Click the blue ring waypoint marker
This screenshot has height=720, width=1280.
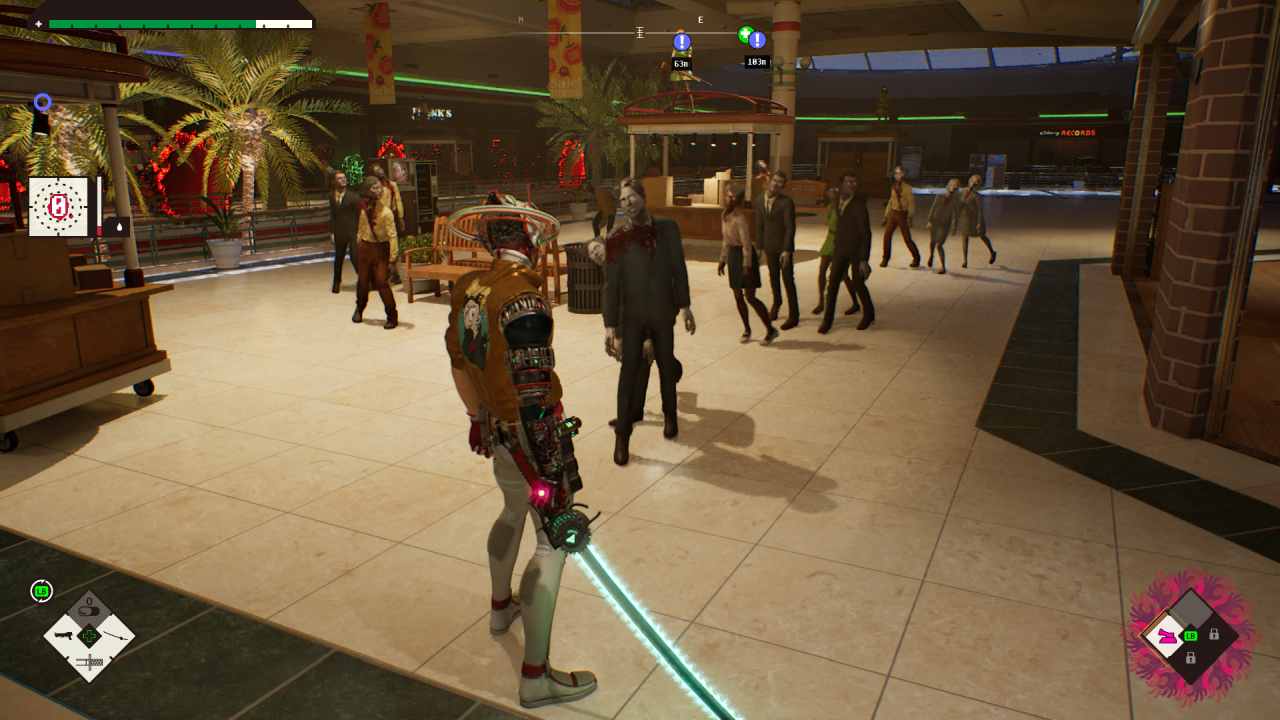[42, 101]
